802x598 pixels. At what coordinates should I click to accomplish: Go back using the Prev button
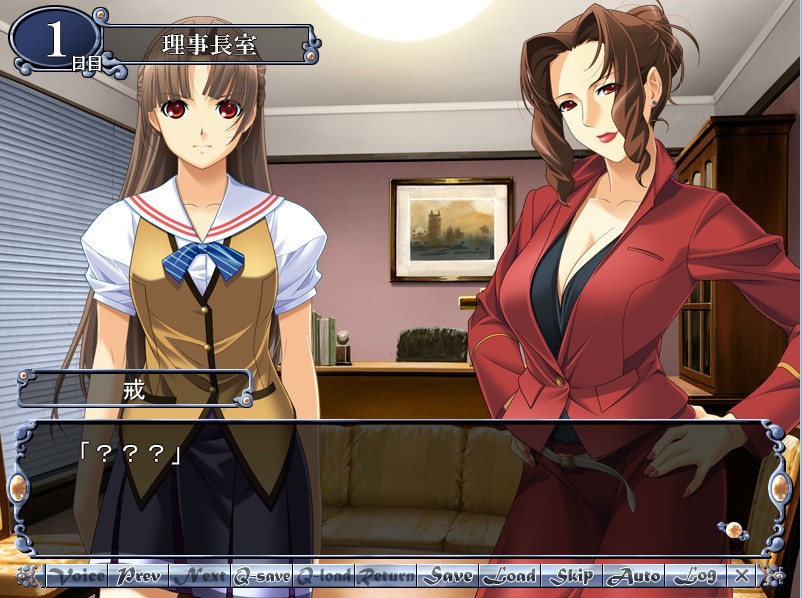pyautogui.click(x=138, y=576)
